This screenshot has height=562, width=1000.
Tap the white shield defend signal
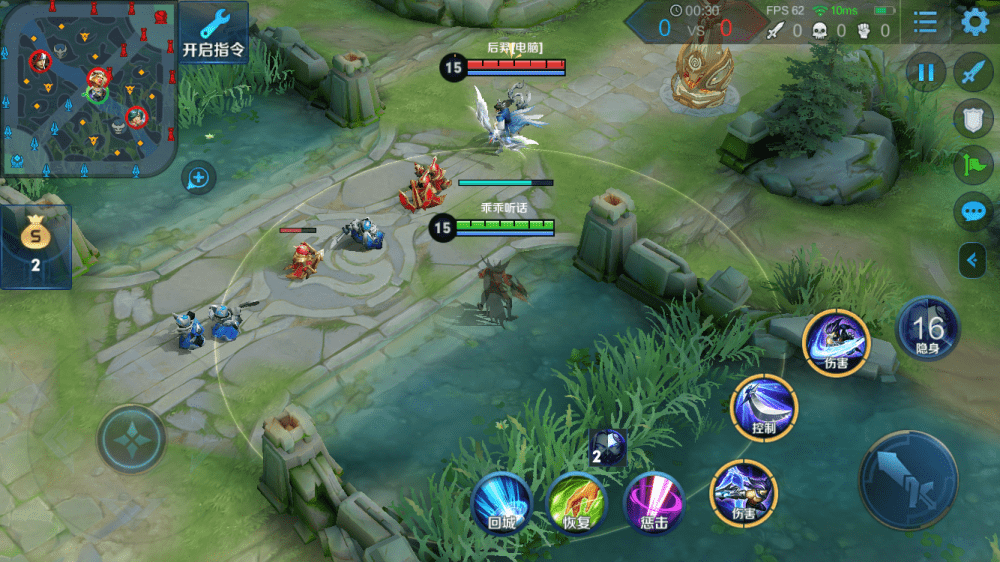click(973, 119)
